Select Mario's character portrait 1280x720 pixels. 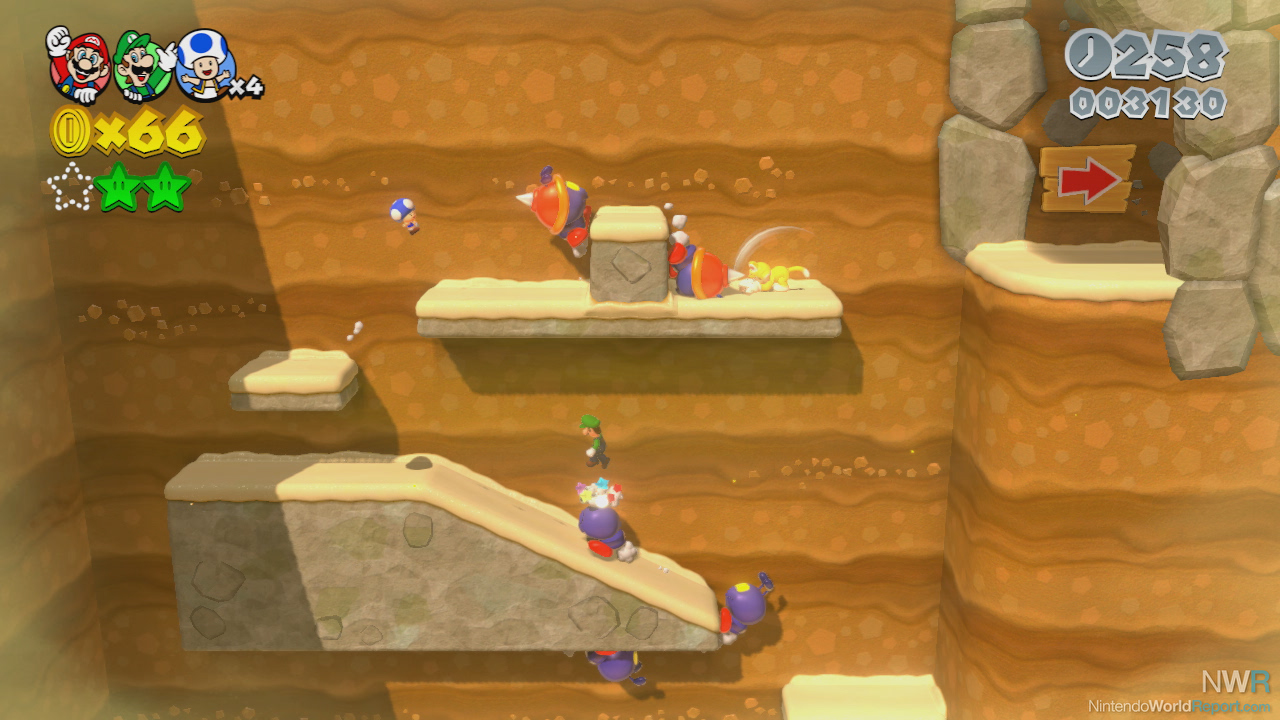click(x=78, y=64)
